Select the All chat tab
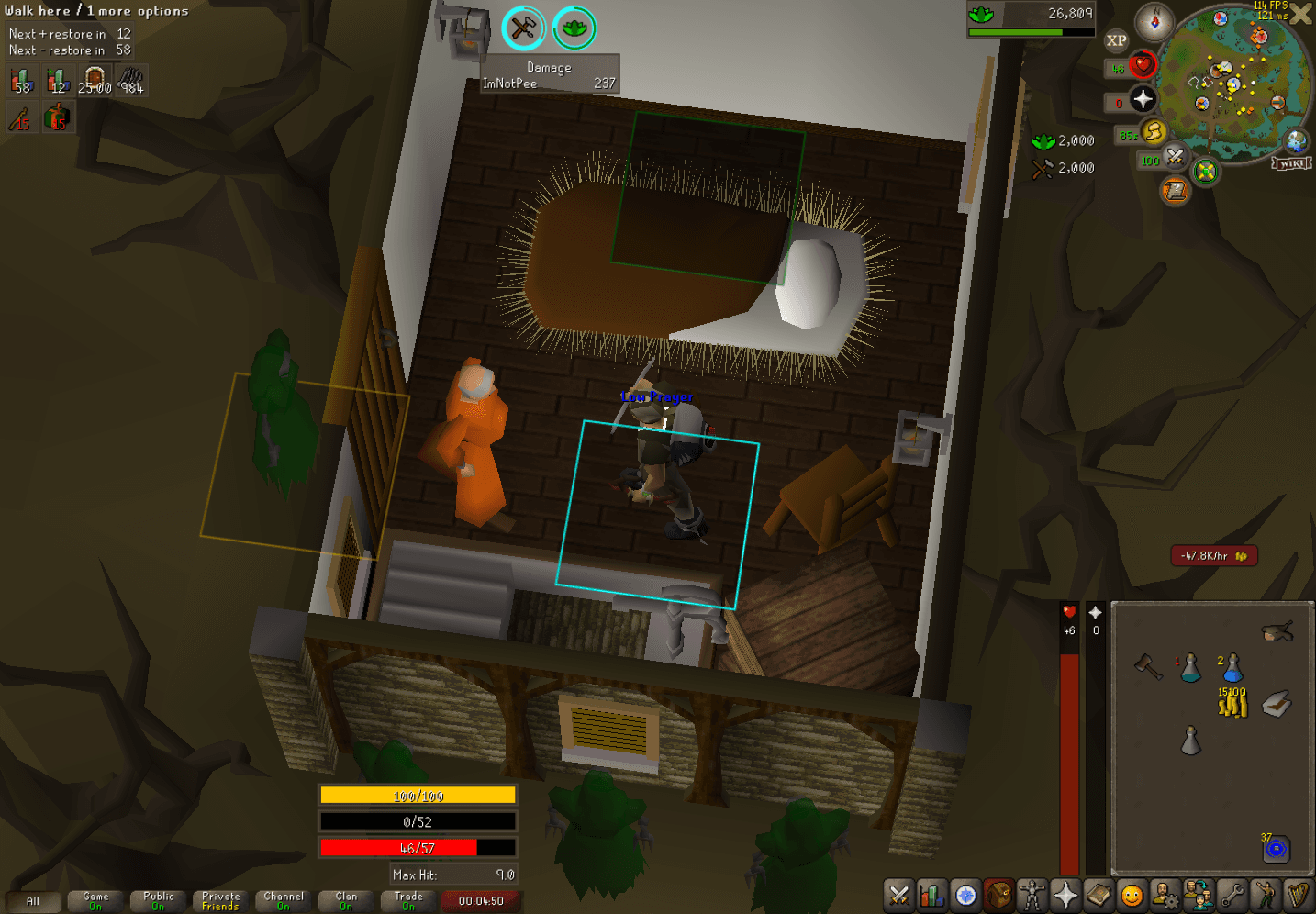This screenshot has width=1316, height=914. coord(33,901)
